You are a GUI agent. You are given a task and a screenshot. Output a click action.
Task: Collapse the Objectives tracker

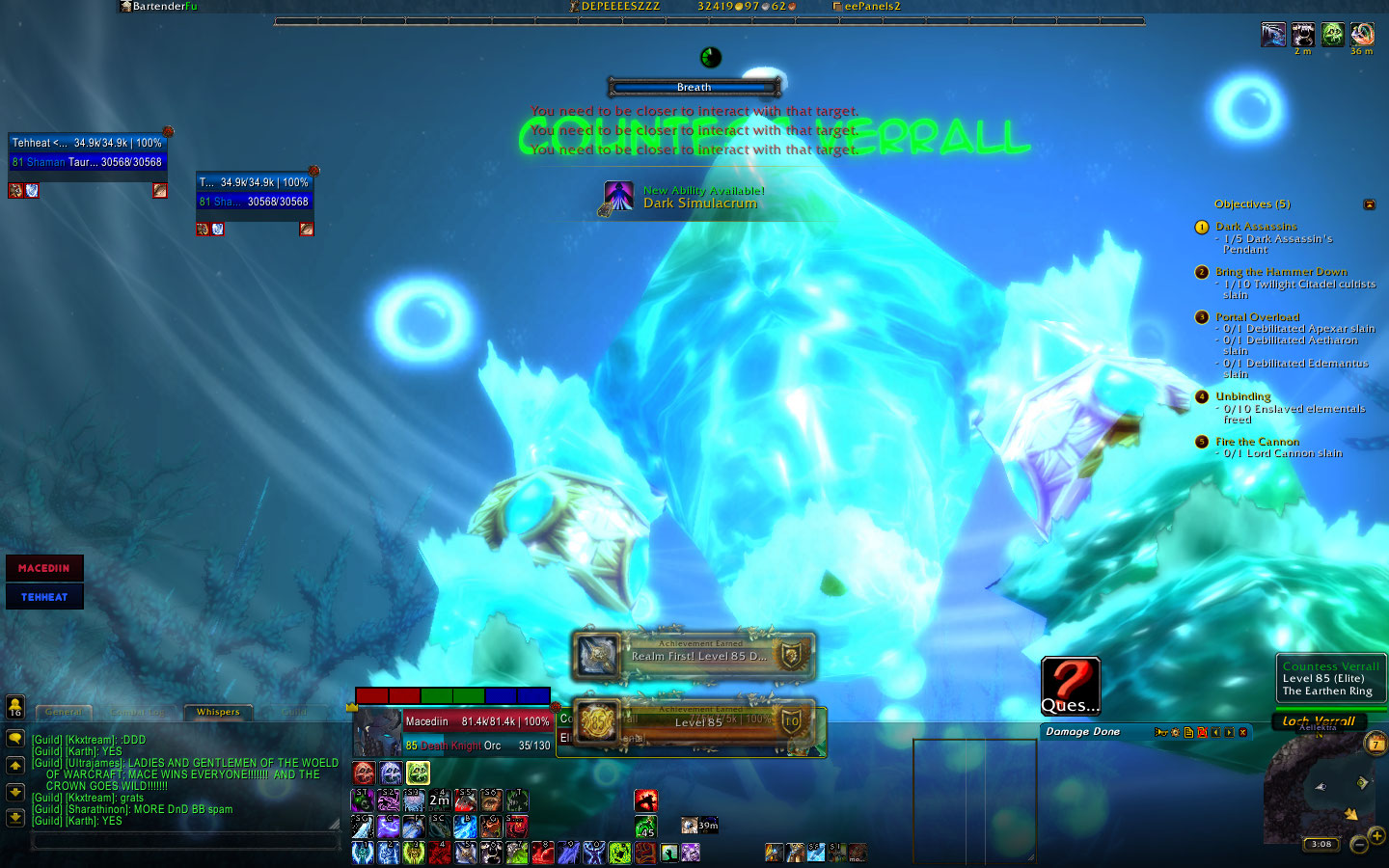pos(1369,204)
